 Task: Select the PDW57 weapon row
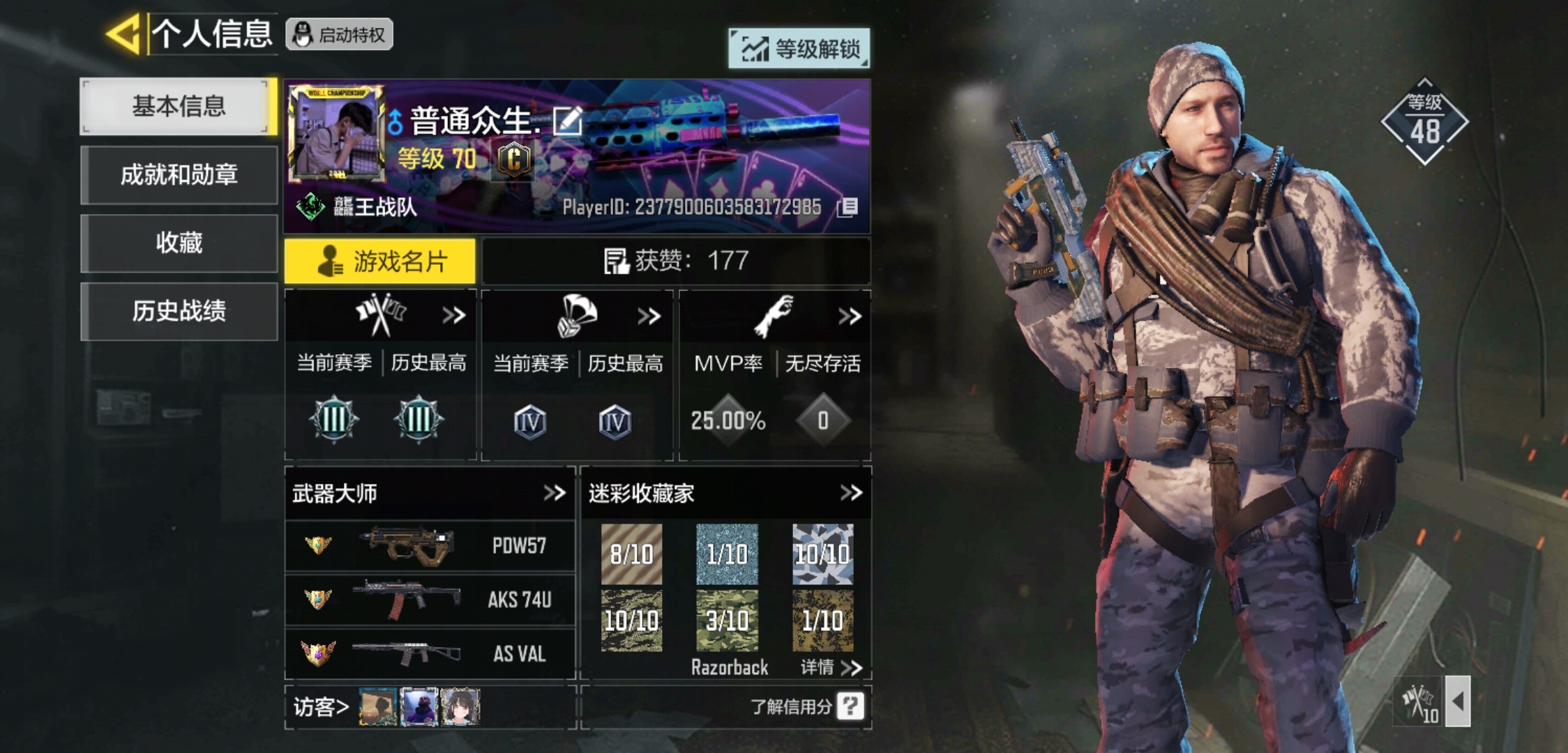pos(430,546)
